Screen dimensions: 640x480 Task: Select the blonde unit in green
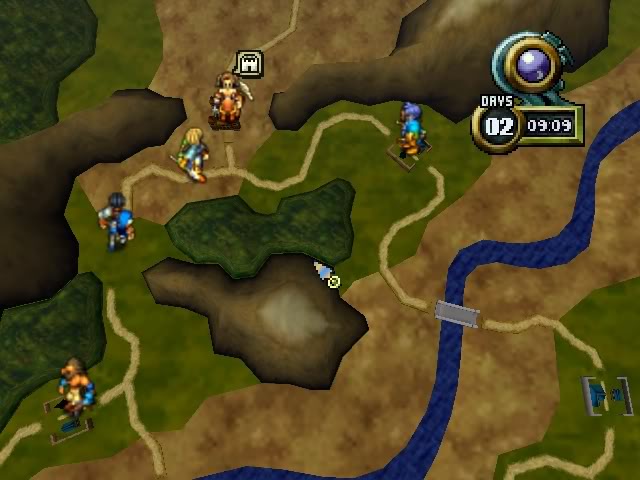(x=193, y=153)
